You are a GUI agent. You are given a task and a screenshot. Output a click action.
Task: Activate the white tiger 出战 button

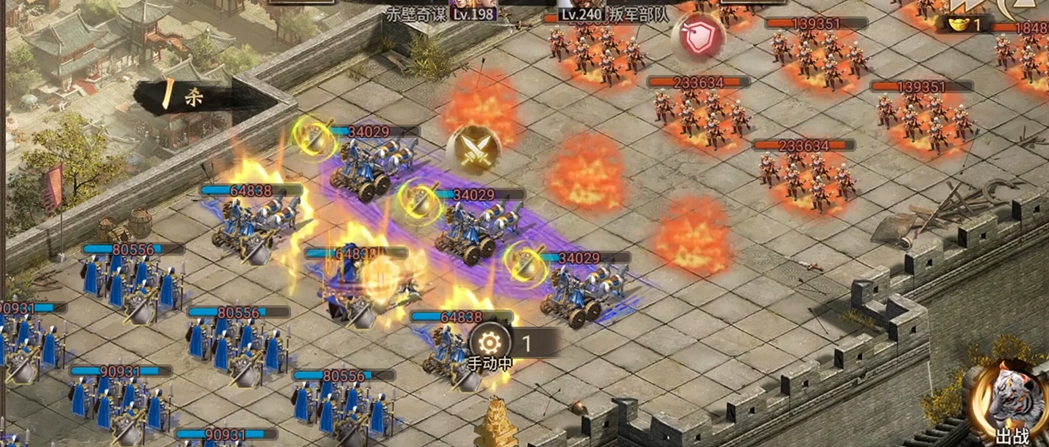click(1010, 401)
